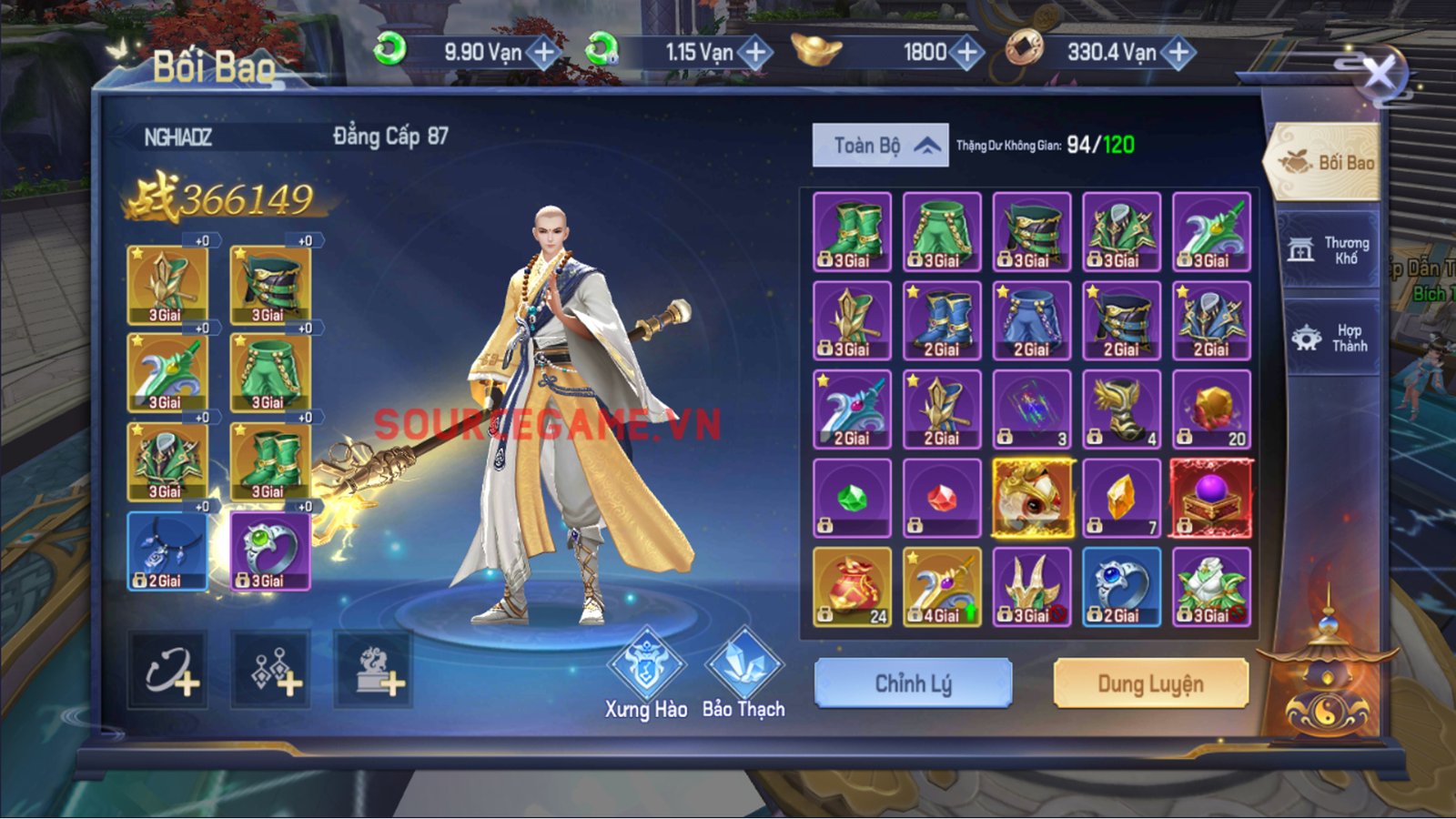Click plus next to the 9.90 Vạn jade currency
This screenshot has height=819, width=1456.
pos(543,52)
